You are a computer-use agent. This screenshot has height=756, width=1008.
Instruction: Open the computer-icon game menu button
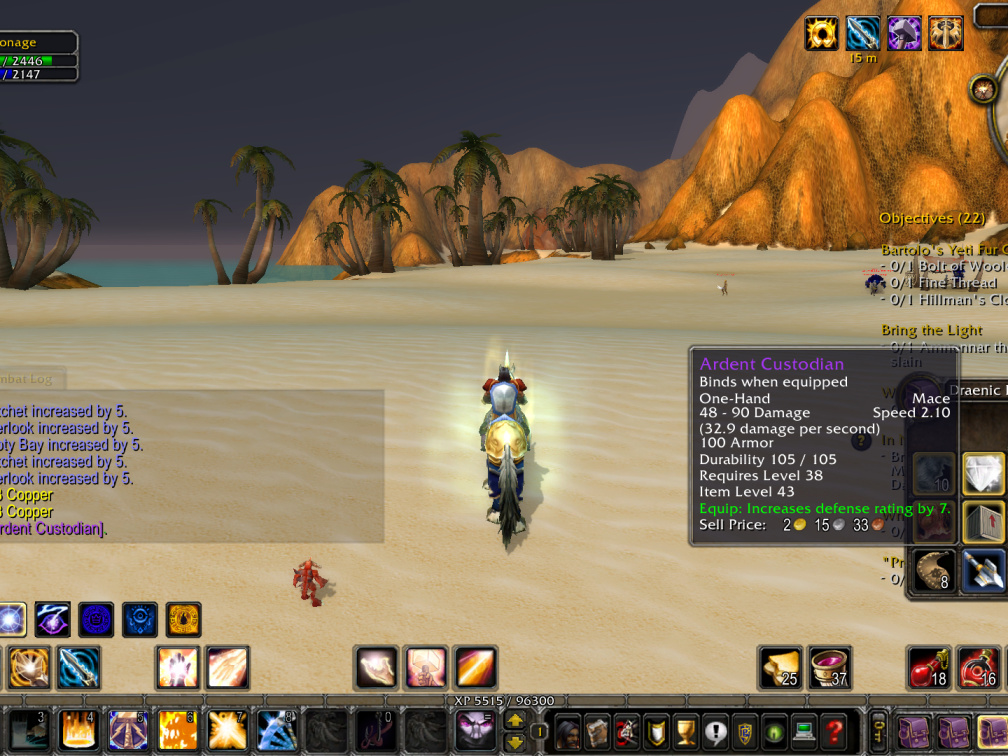tap(804, 732)
